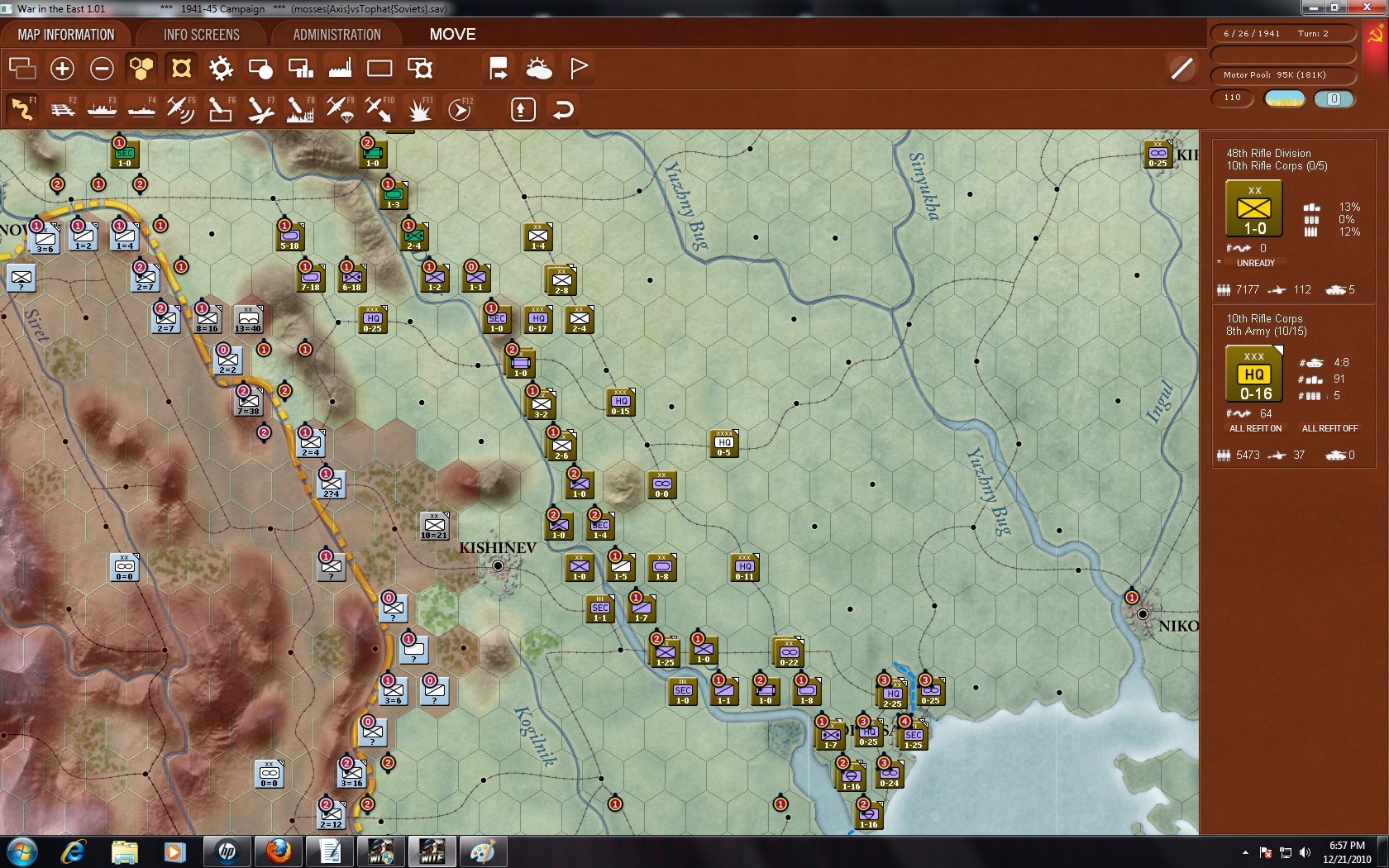Toggle the hex grid overlay icon
1389x868 pixels.
pyautogui.click(x=141, y=69)
